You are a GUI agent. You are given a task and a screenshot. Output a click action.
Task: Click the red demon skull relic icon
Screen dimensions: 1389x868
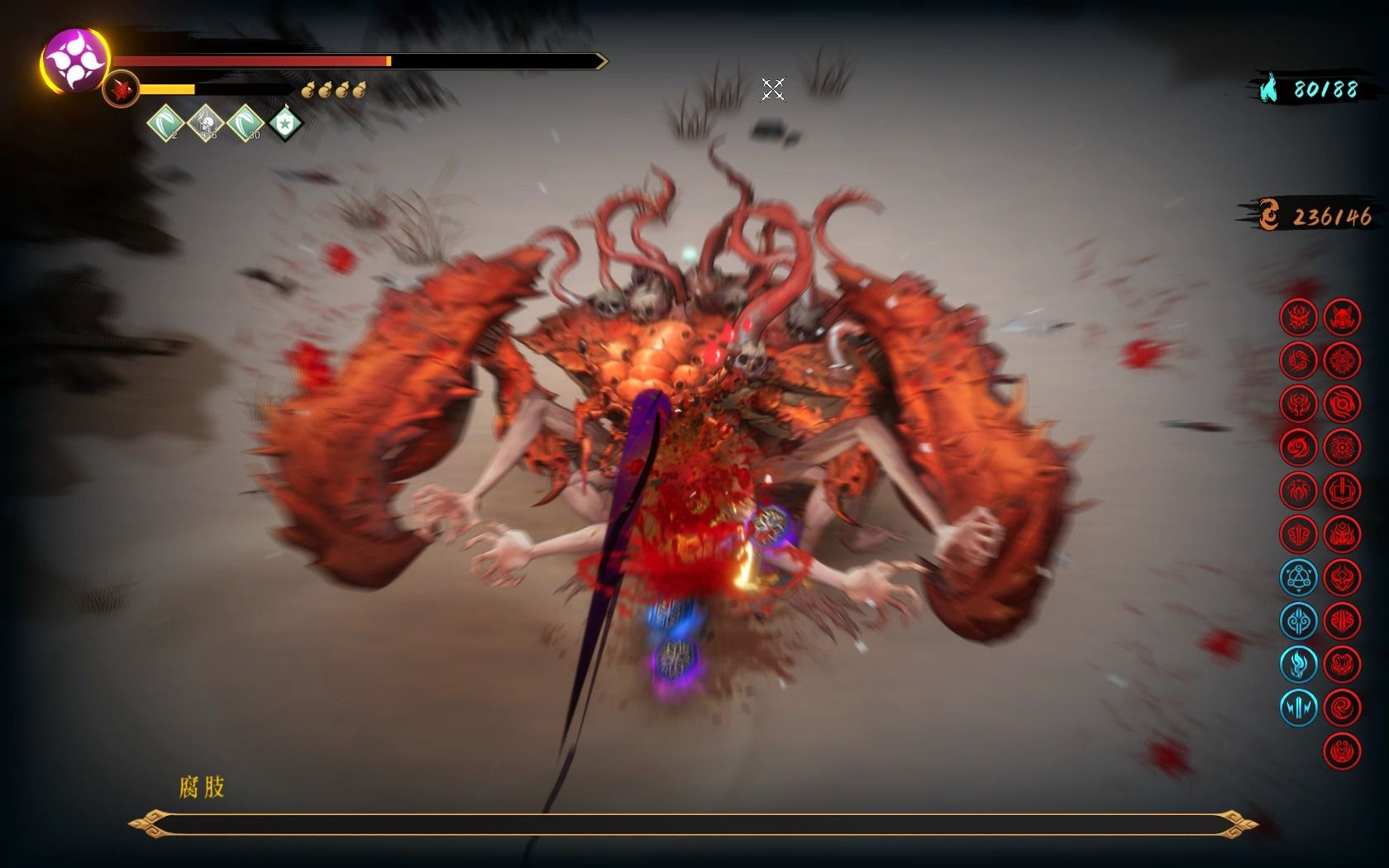point(1297,316)
